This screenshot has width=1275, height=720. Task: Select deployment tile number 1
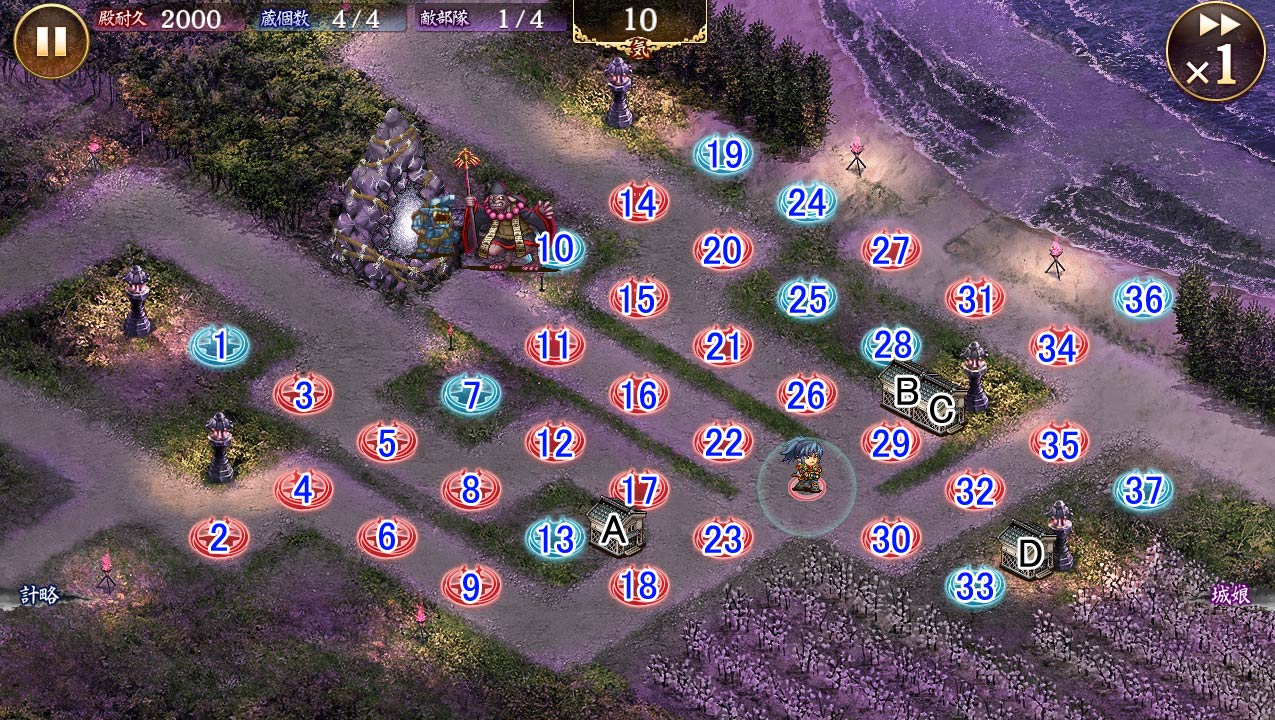click(220, 346)
